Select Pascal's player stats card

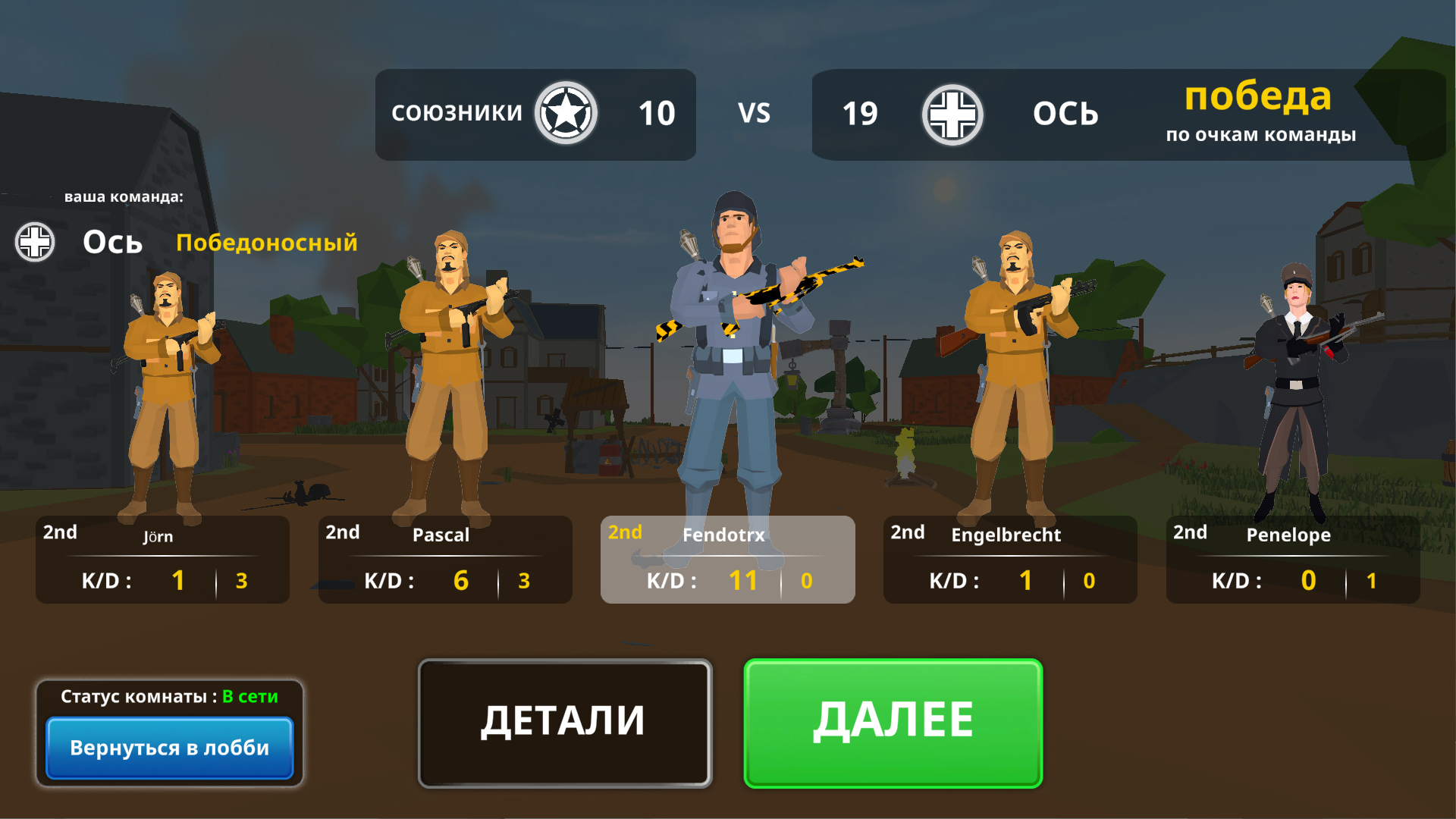(x=444, y=560)
